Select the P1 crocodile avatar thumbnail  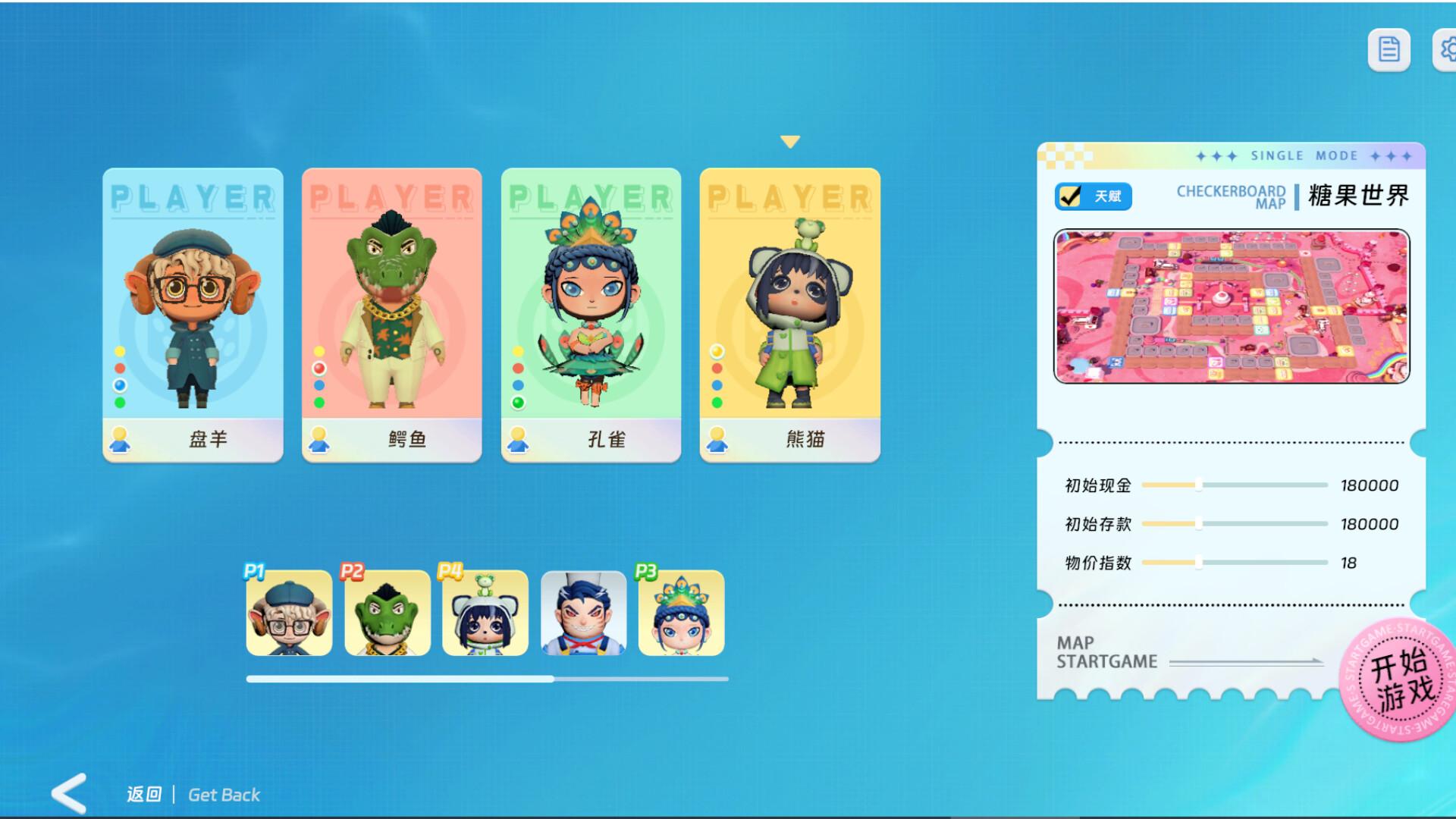pyautogui.click(x=387, y=614)
